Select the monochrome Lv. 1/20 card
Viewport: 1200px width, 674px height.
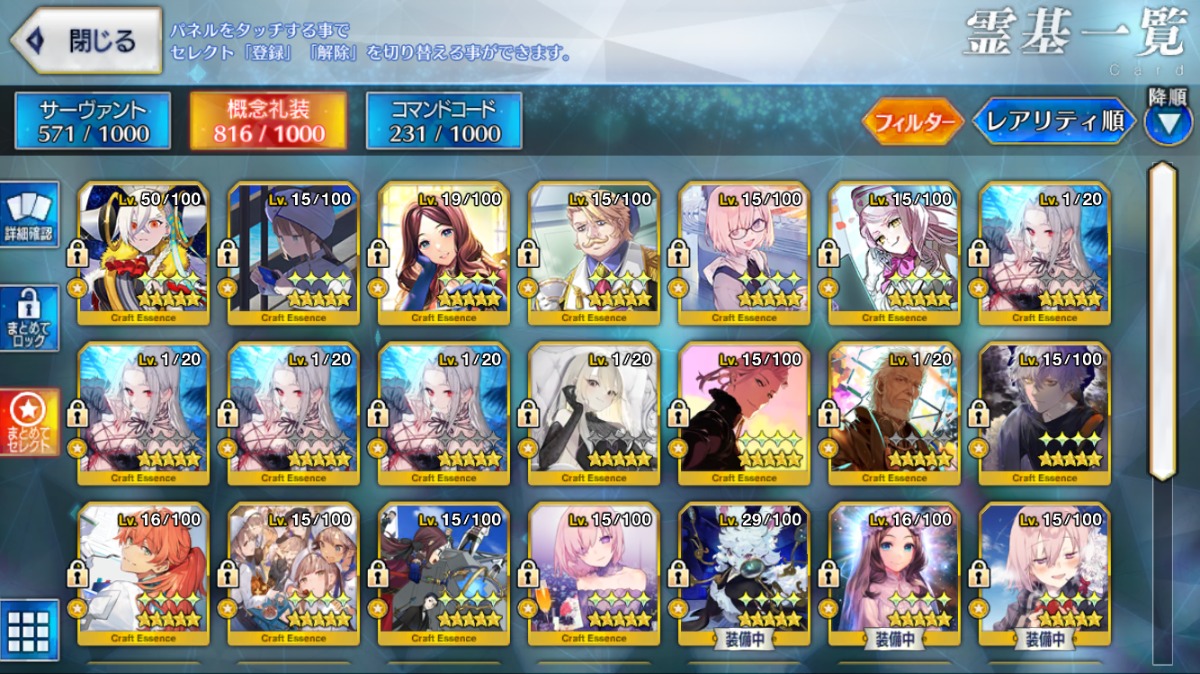[593, 414]
